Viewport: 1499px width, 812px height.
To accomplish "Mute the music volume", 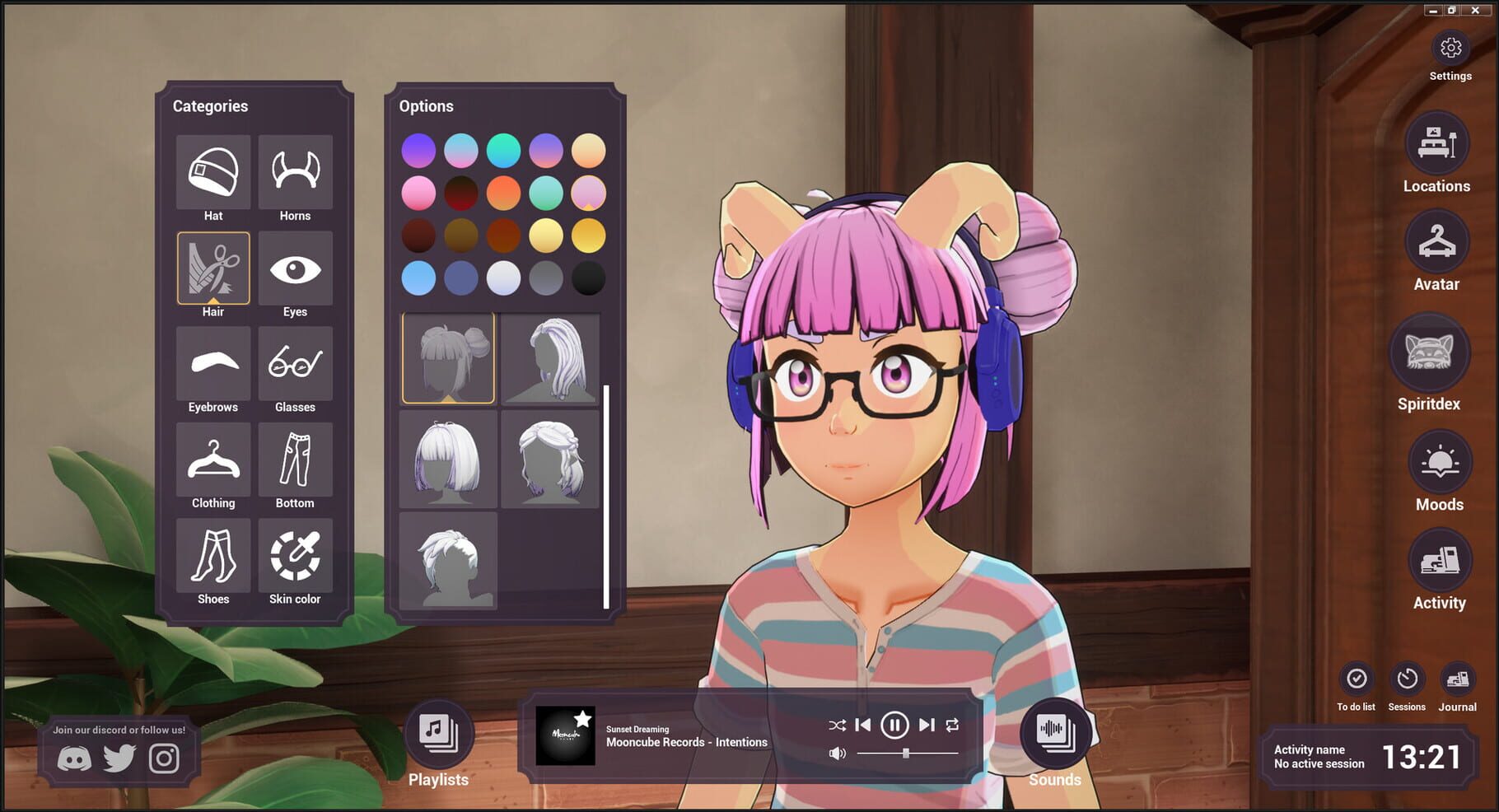I will point(838,752).
